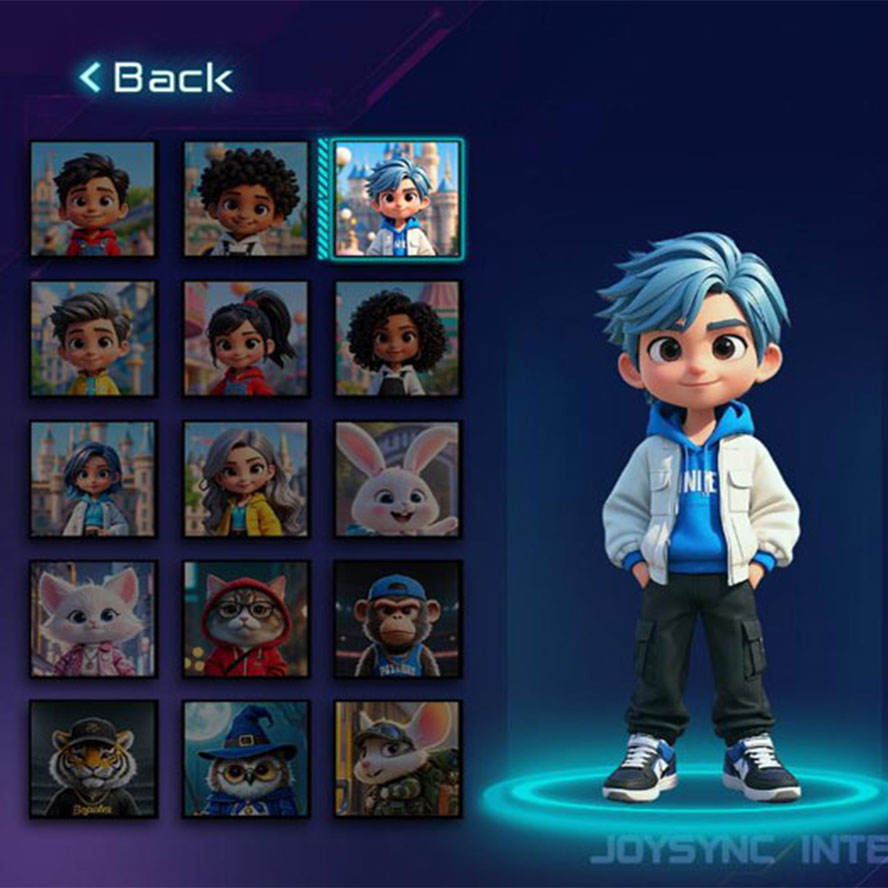Pick the mouse in camouflage outfit avatar

(x=397, y=758)
